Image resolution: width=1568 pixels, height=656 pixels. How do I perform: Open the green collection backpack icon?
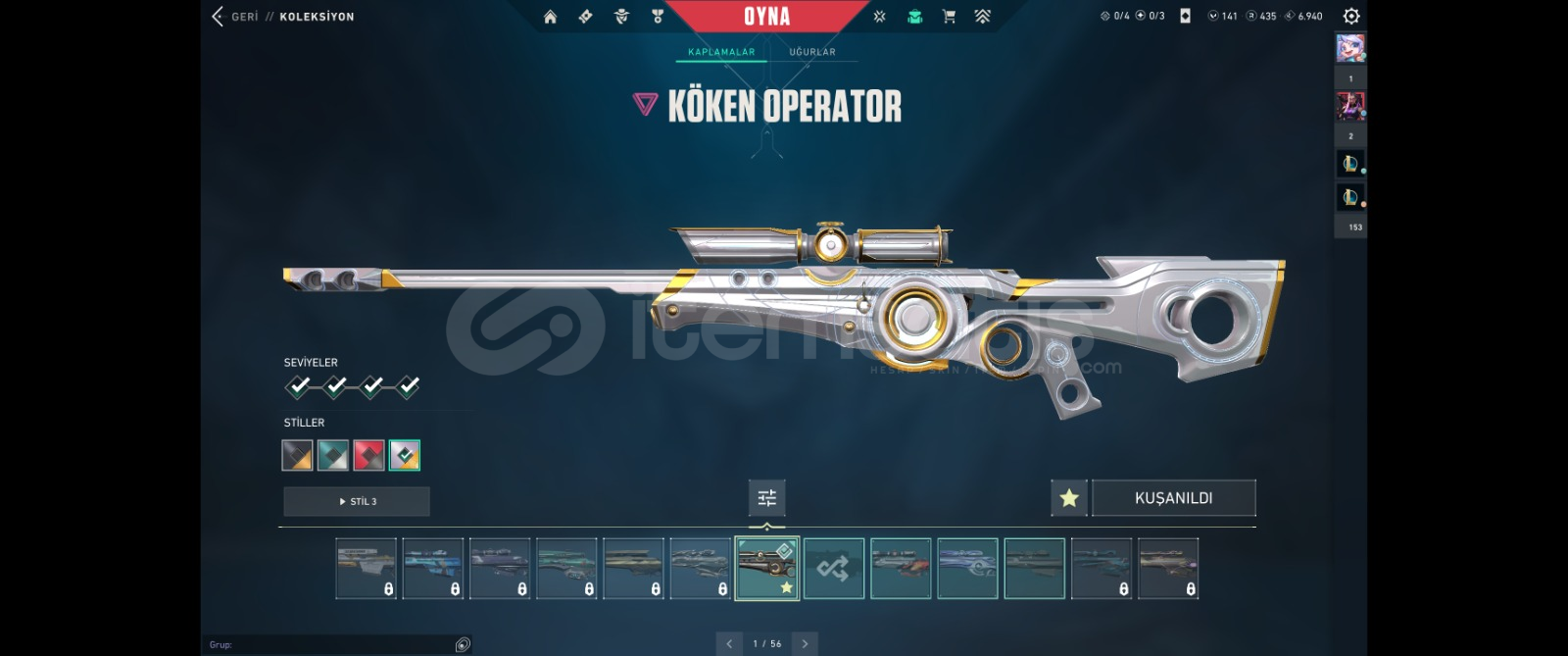[x=914, y=17]
